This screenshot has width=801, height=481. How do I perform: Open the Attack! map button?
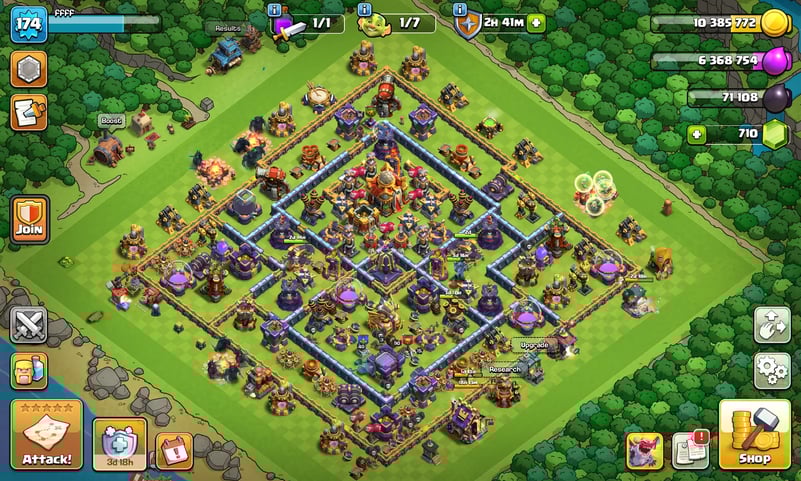pyautogui.click(x=46, y=435)
